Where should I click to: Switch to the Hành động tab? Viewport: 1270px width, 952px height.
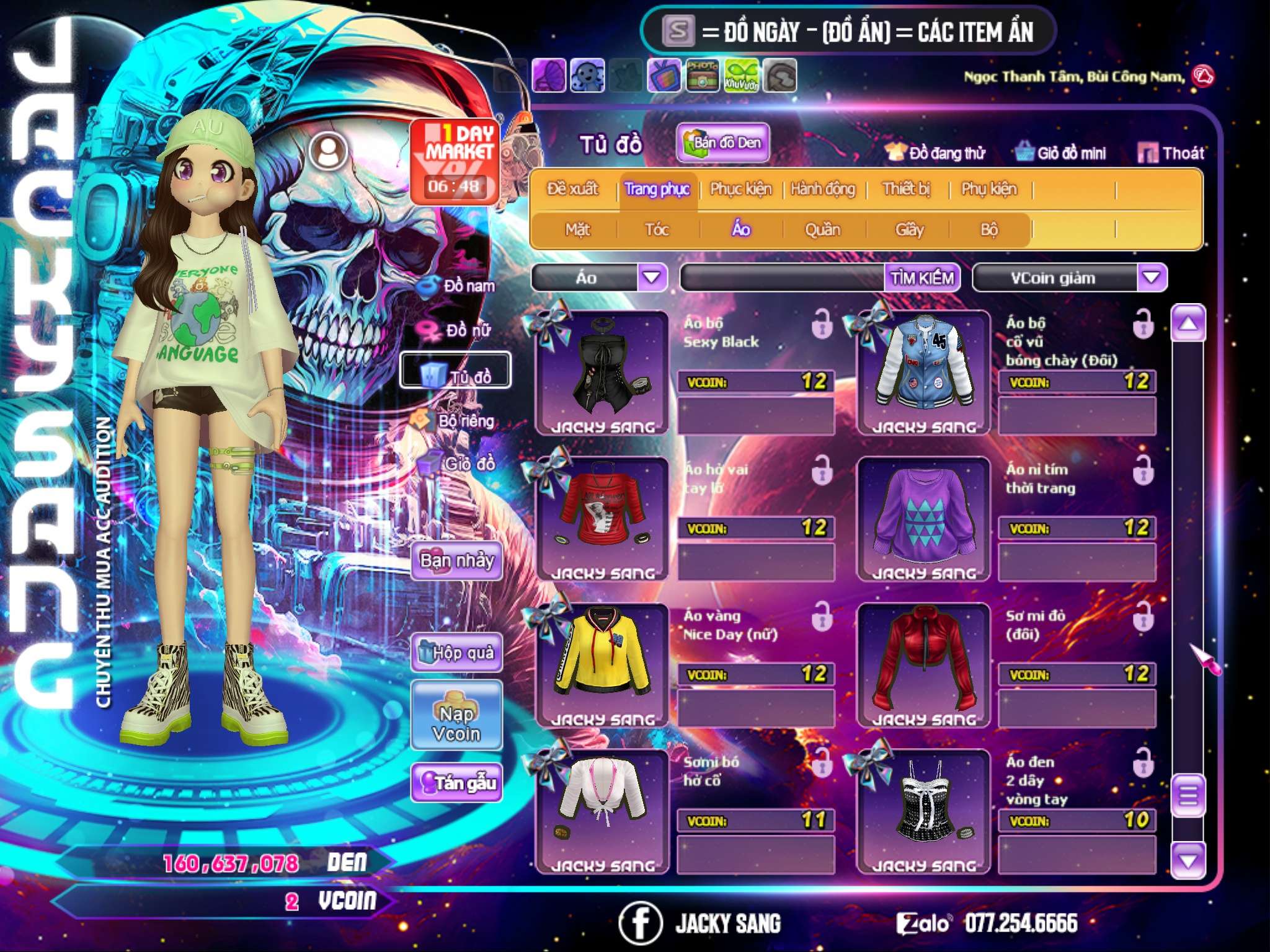click(x=822, y=189)
